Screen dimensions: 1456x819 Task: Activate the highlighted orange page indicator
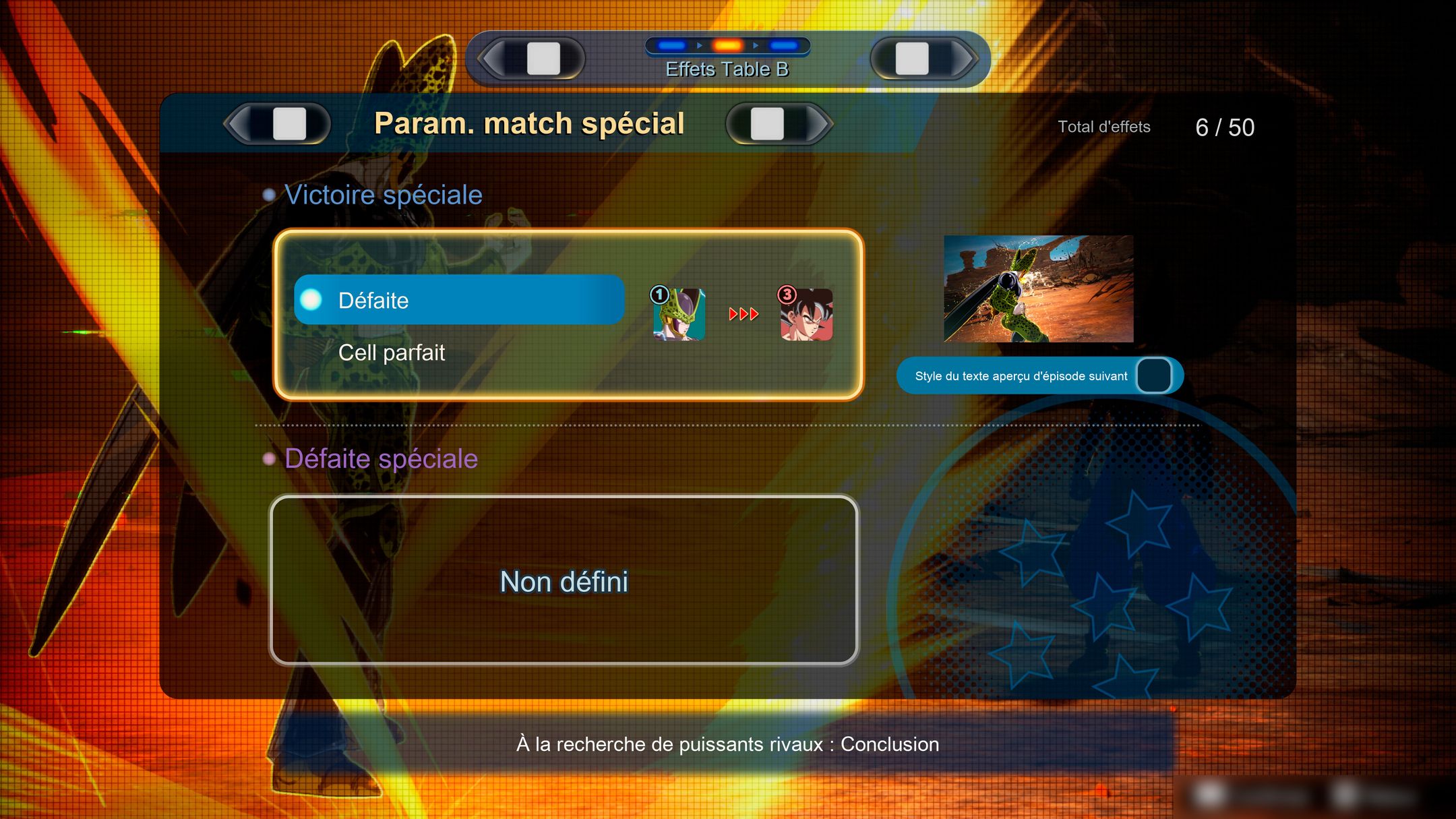(728, 44)
